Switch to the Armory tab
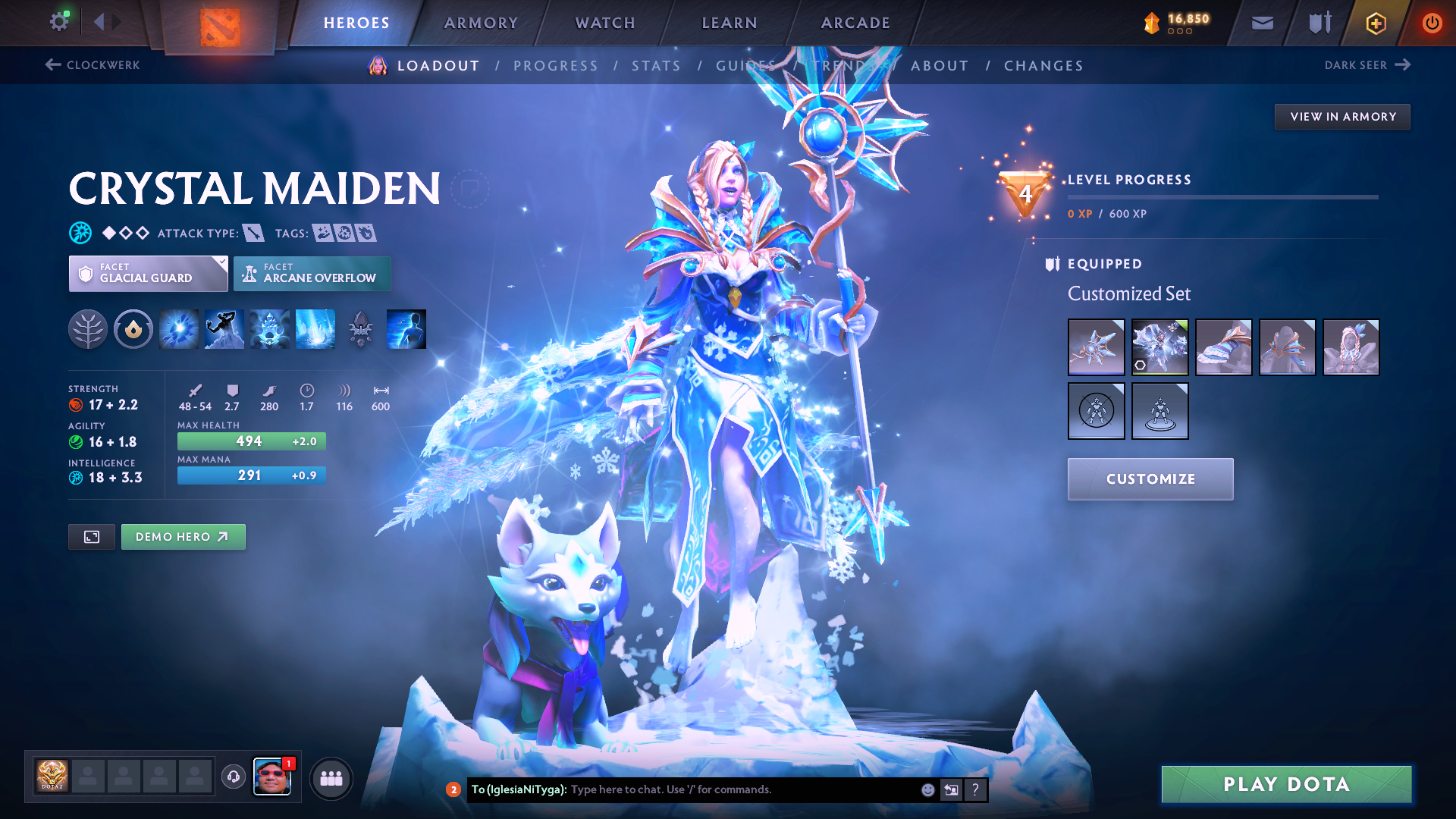Viewport: 1456px width, 819px height. 481,23
